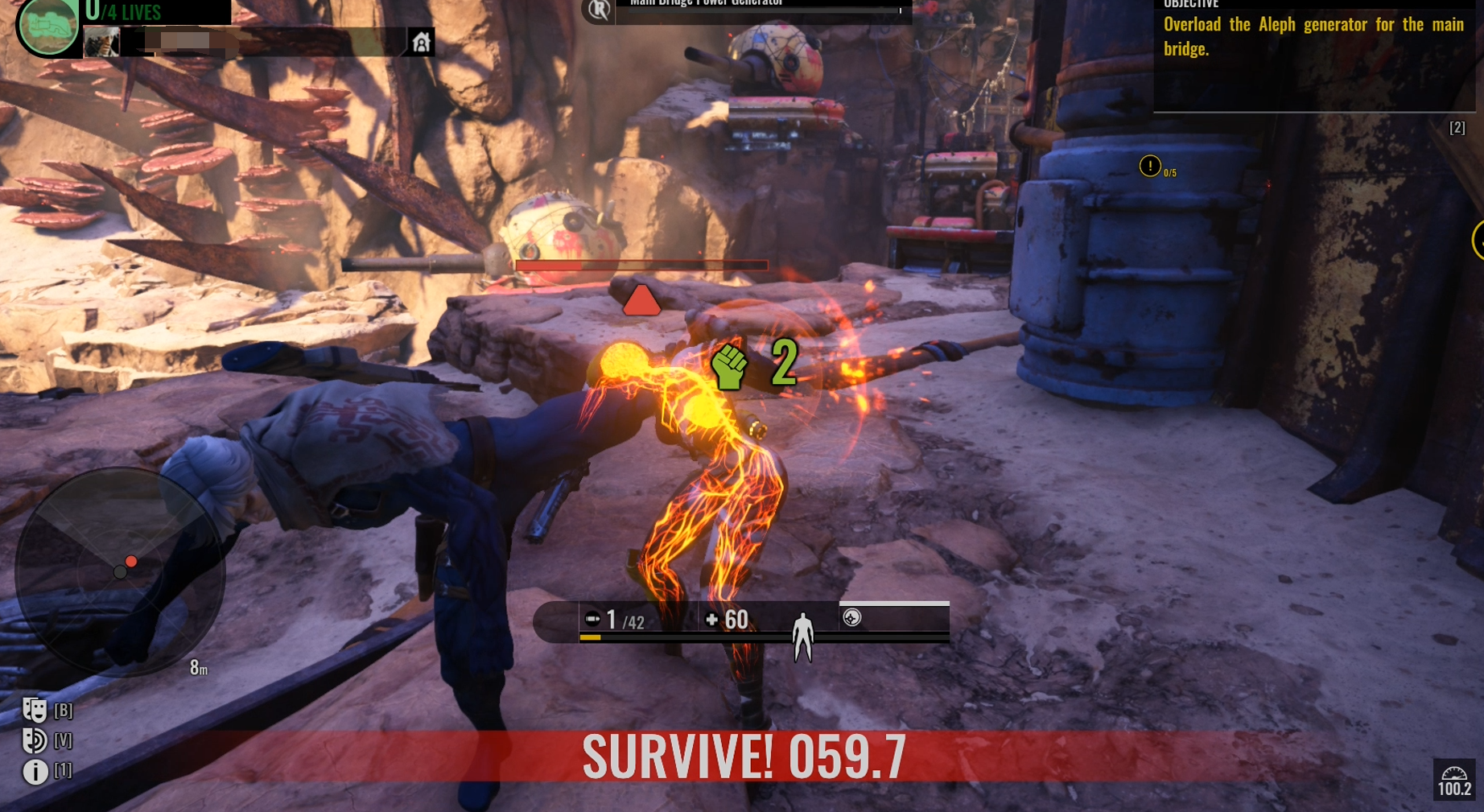Screen dimensions: 1484x812
Task: Select the crosshair ability icon
Action: [851, 617]
